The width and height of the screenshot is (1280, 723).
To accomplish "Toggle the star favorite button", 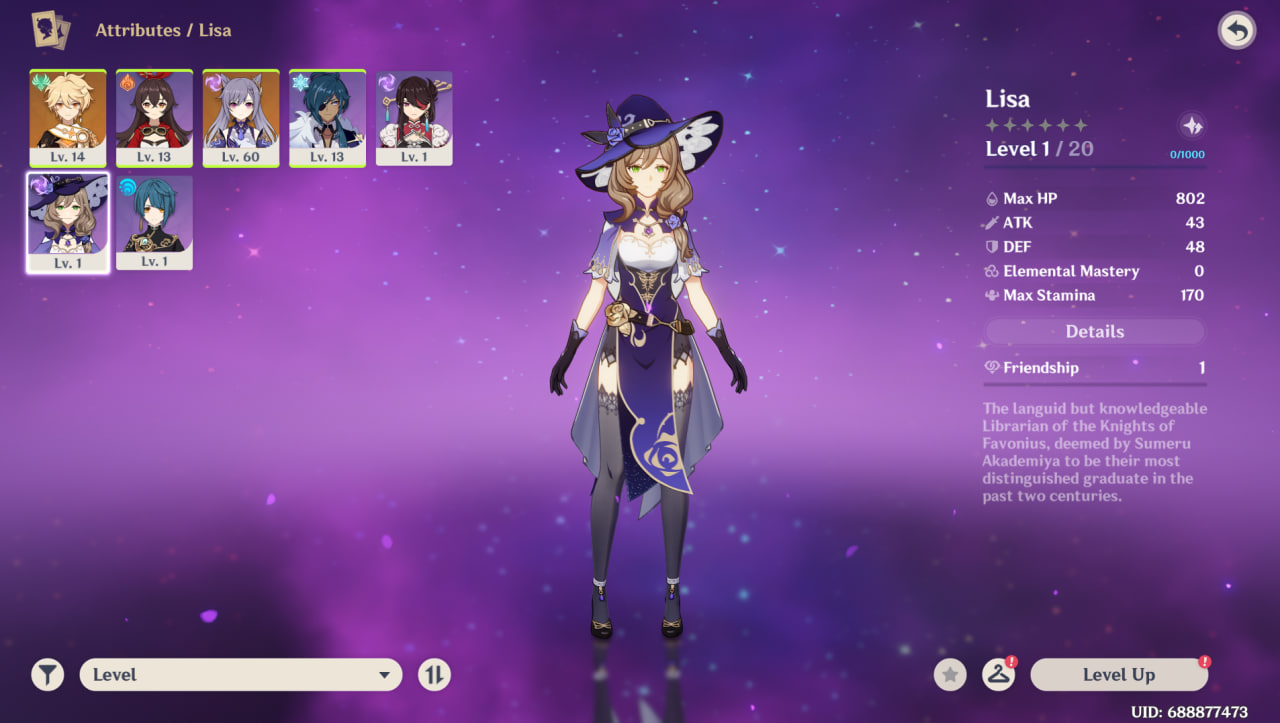I will pos(950,675).
